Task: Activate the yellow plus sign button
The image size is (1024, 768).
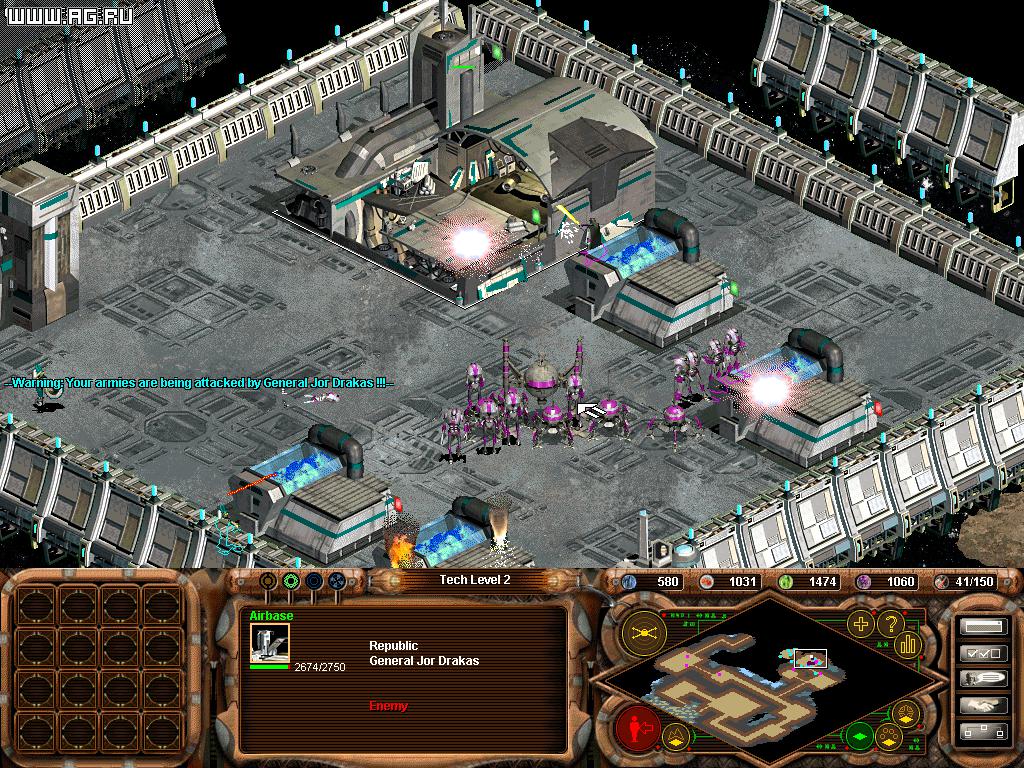Action: coord(859,625)
